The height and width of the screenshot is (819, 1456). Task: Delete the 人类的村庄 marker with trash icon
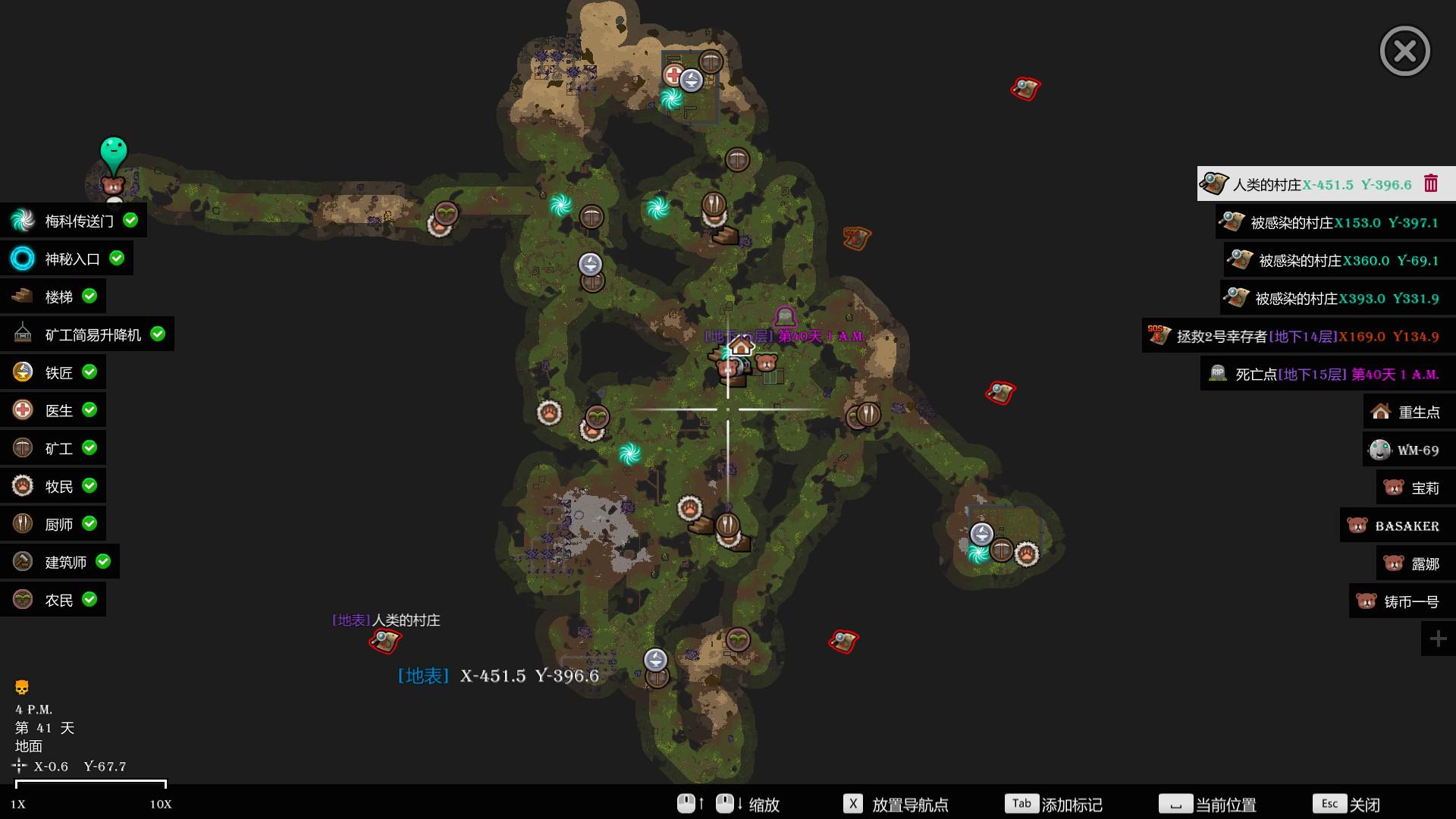pyautogui.click(x=1431, y=184)
